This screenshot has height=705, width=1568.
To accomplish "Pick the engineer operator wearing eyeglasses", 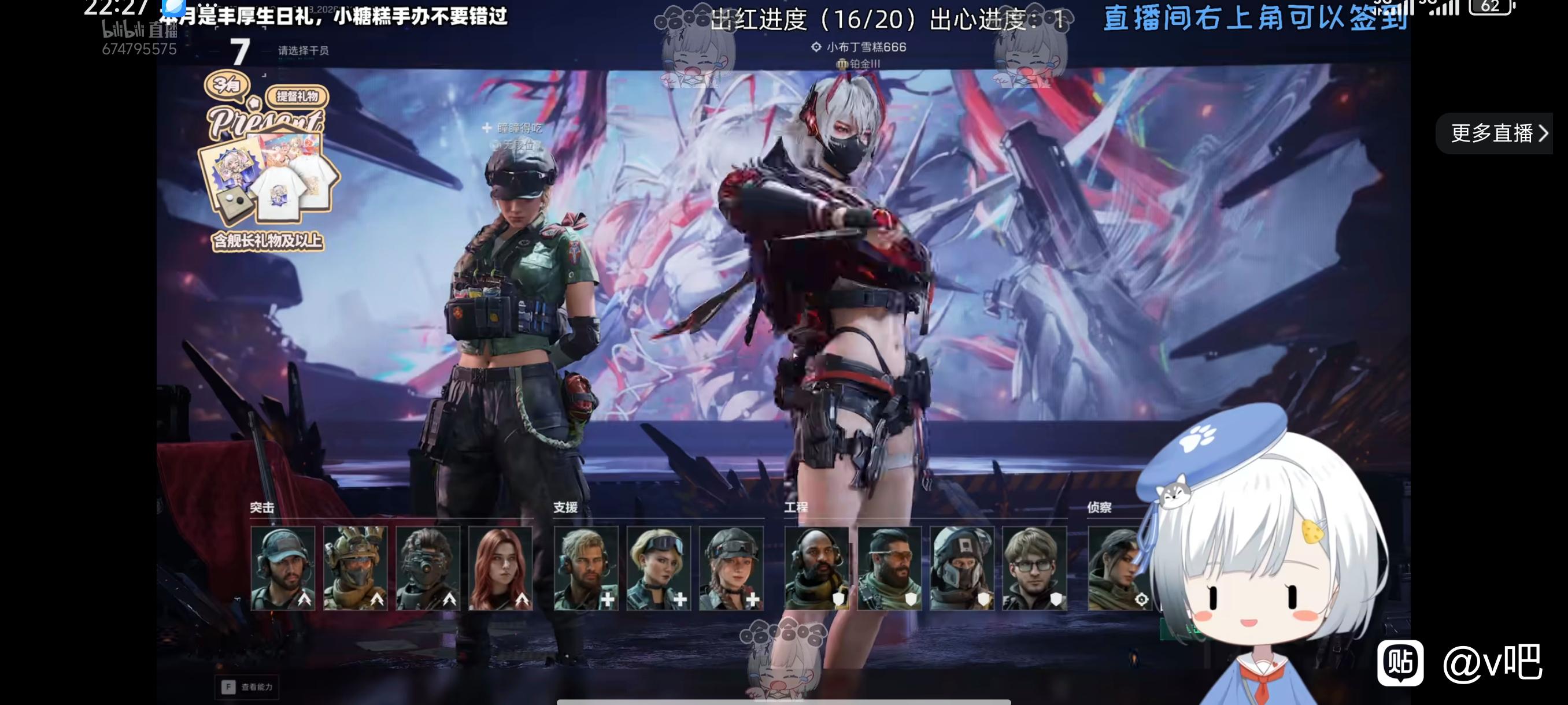I will coord(1034,568).
